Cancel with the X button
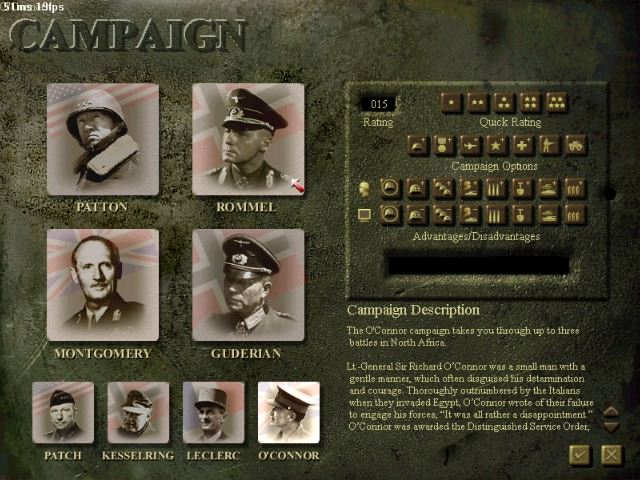 click(612, 455)
